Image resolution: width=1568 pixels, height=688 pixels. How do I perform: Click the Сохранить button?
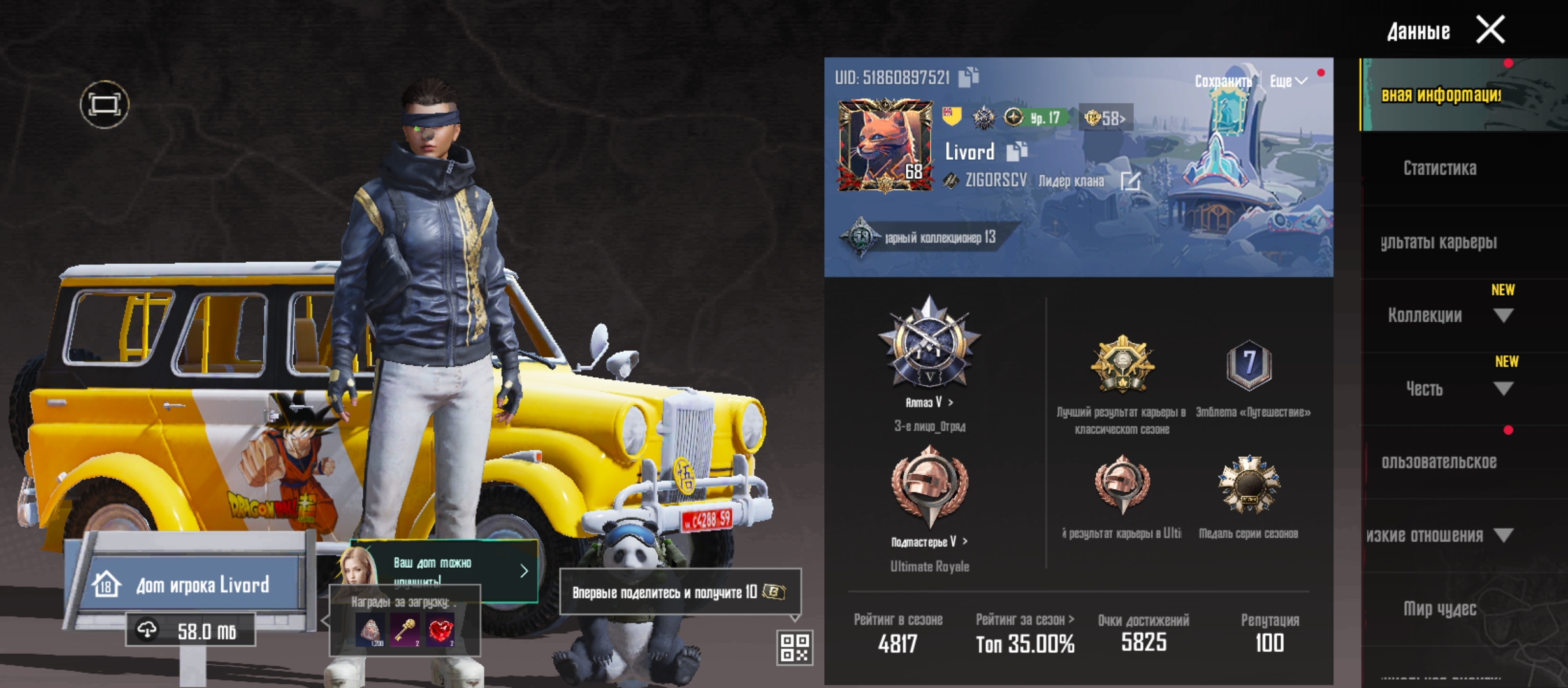(1222, 82)
